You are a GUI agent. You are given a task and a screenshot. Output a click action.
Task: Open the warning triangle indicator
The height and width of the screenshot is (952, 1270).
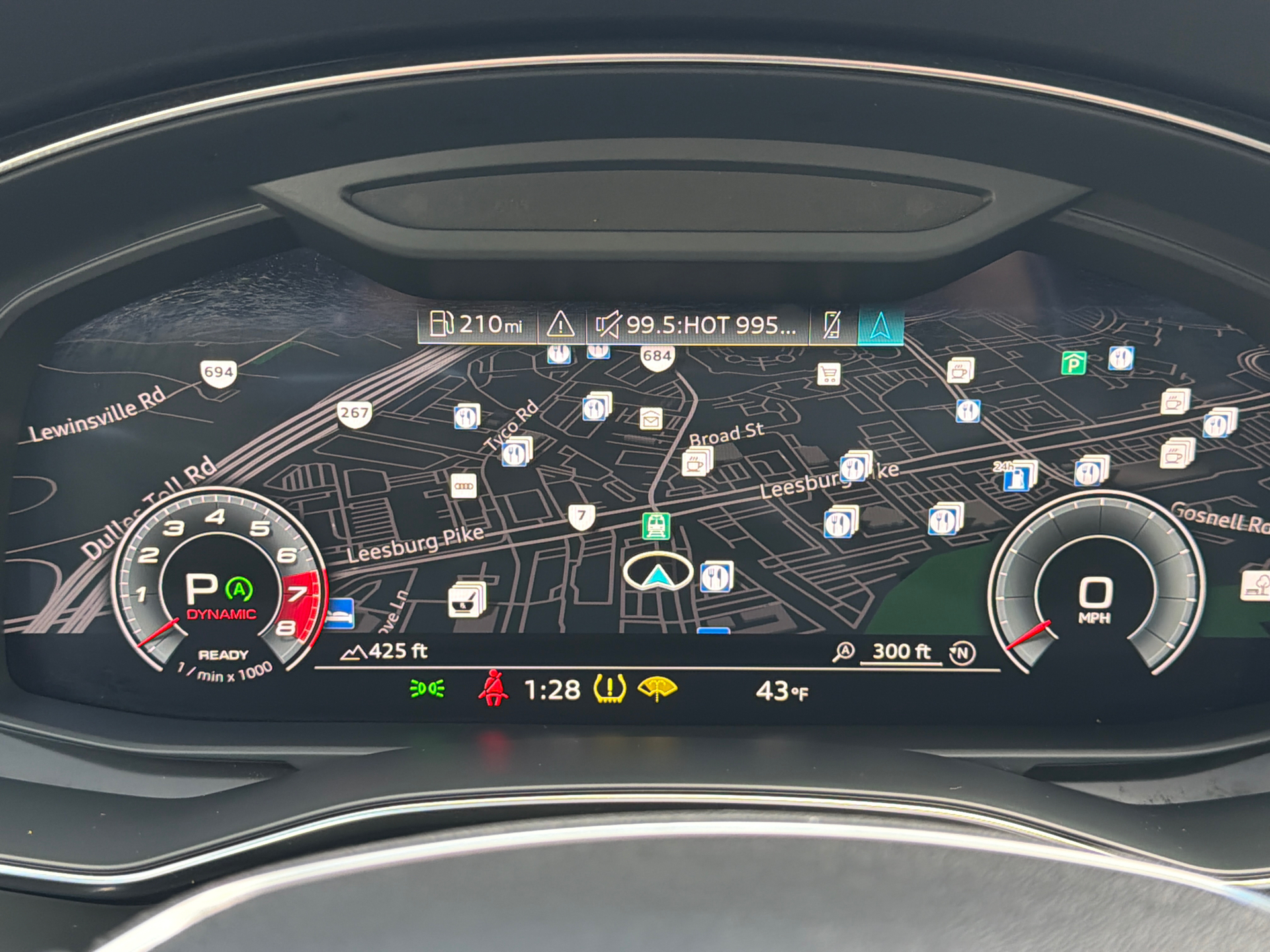[561, 325]
